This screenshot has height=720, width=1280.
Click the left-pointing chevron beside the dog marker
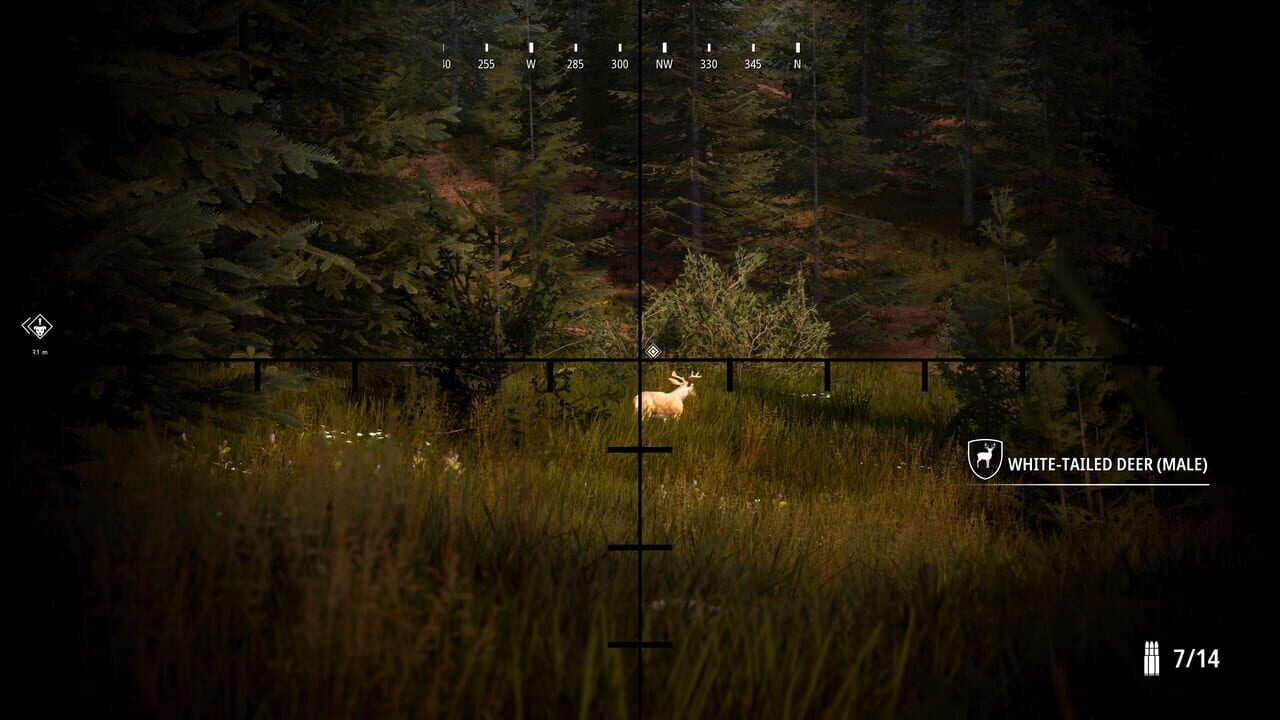(26, 325)
